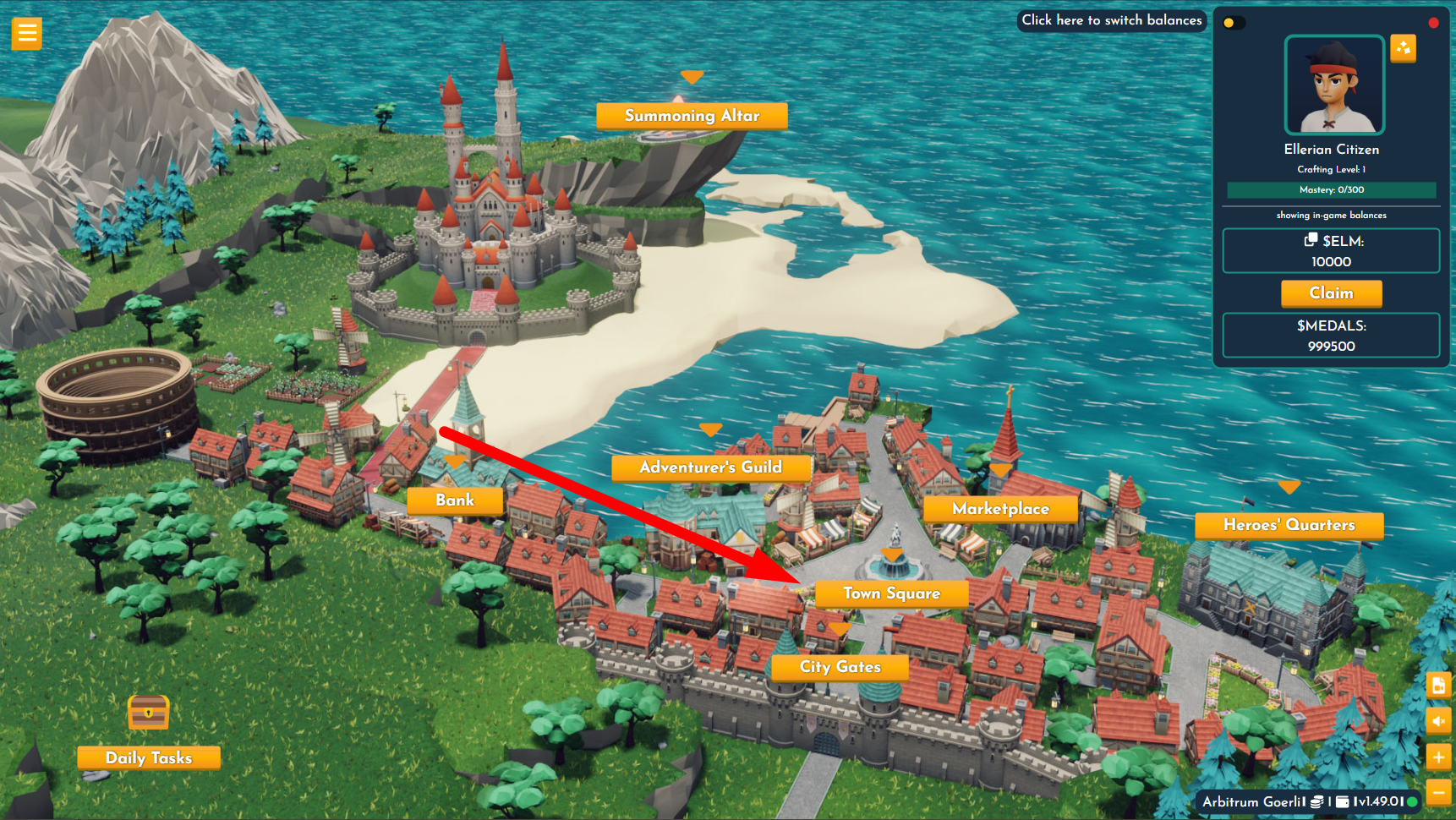Copy the $ELM token icon
This screenshot has width=1456, height=820.
pyautogui.click(x=1311, y=240)
